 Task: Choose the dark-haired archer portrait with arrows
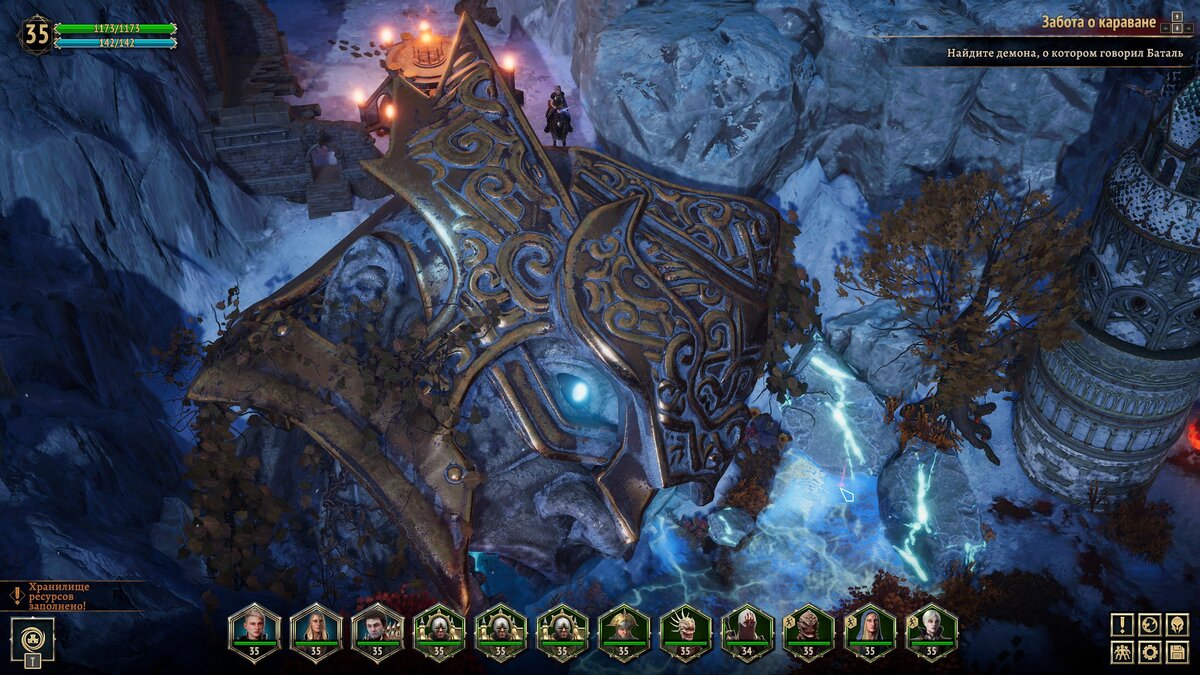[377, 629]
